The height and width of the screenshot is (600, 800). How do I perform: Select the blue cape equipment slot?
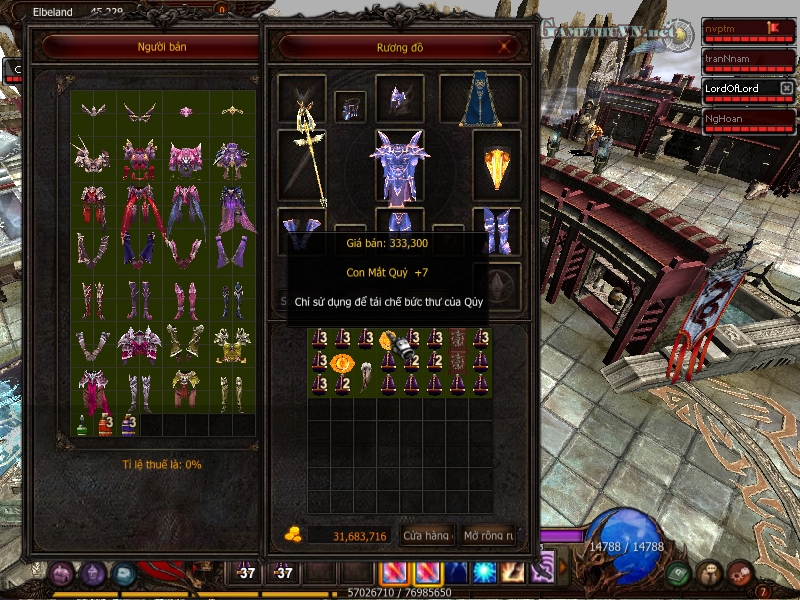(479, 100)
